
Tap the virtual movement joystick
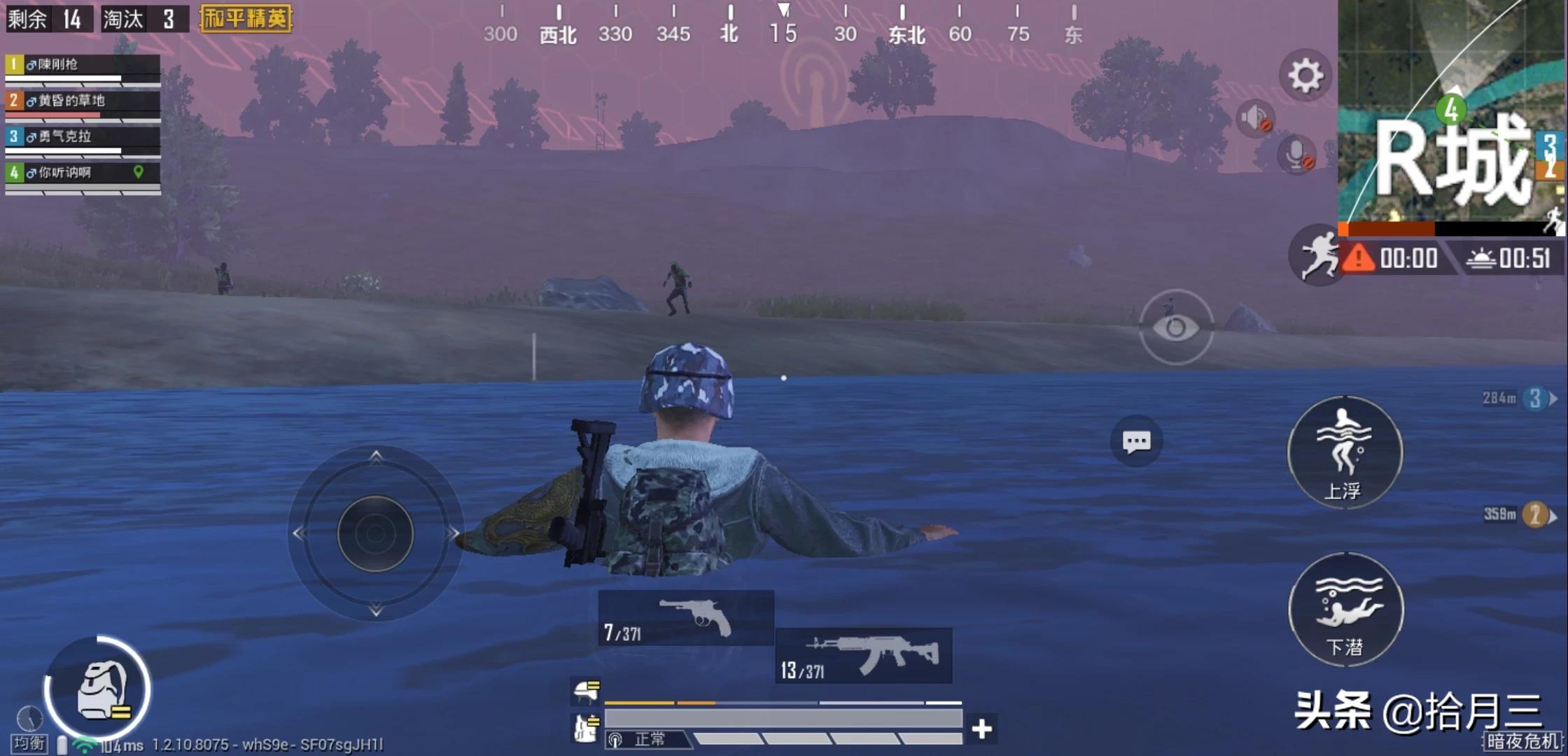[376, 533]
